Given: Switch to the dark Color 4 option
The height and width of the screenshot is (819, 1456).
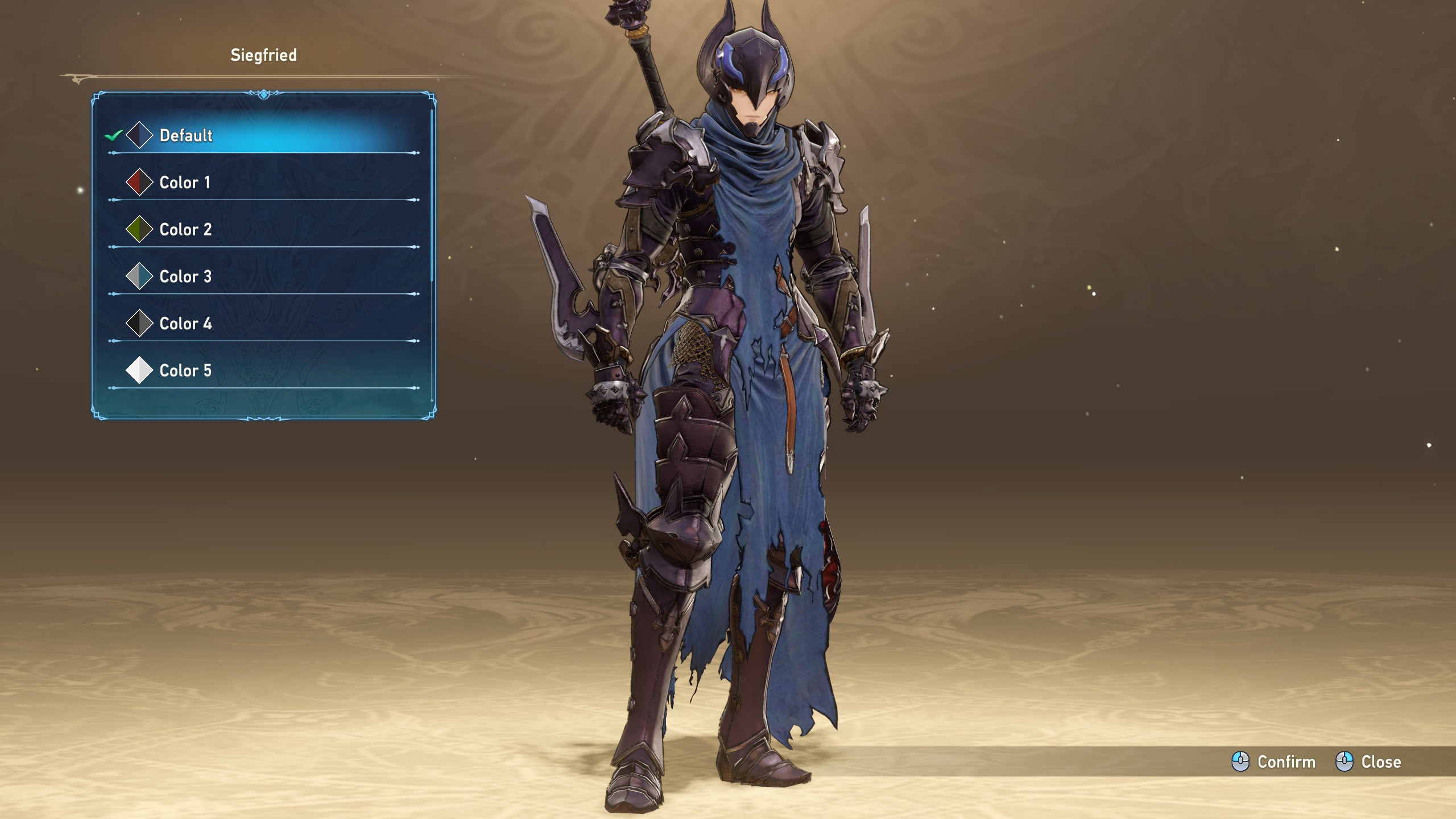Looking at the screenshot, I should click(185, 324).
